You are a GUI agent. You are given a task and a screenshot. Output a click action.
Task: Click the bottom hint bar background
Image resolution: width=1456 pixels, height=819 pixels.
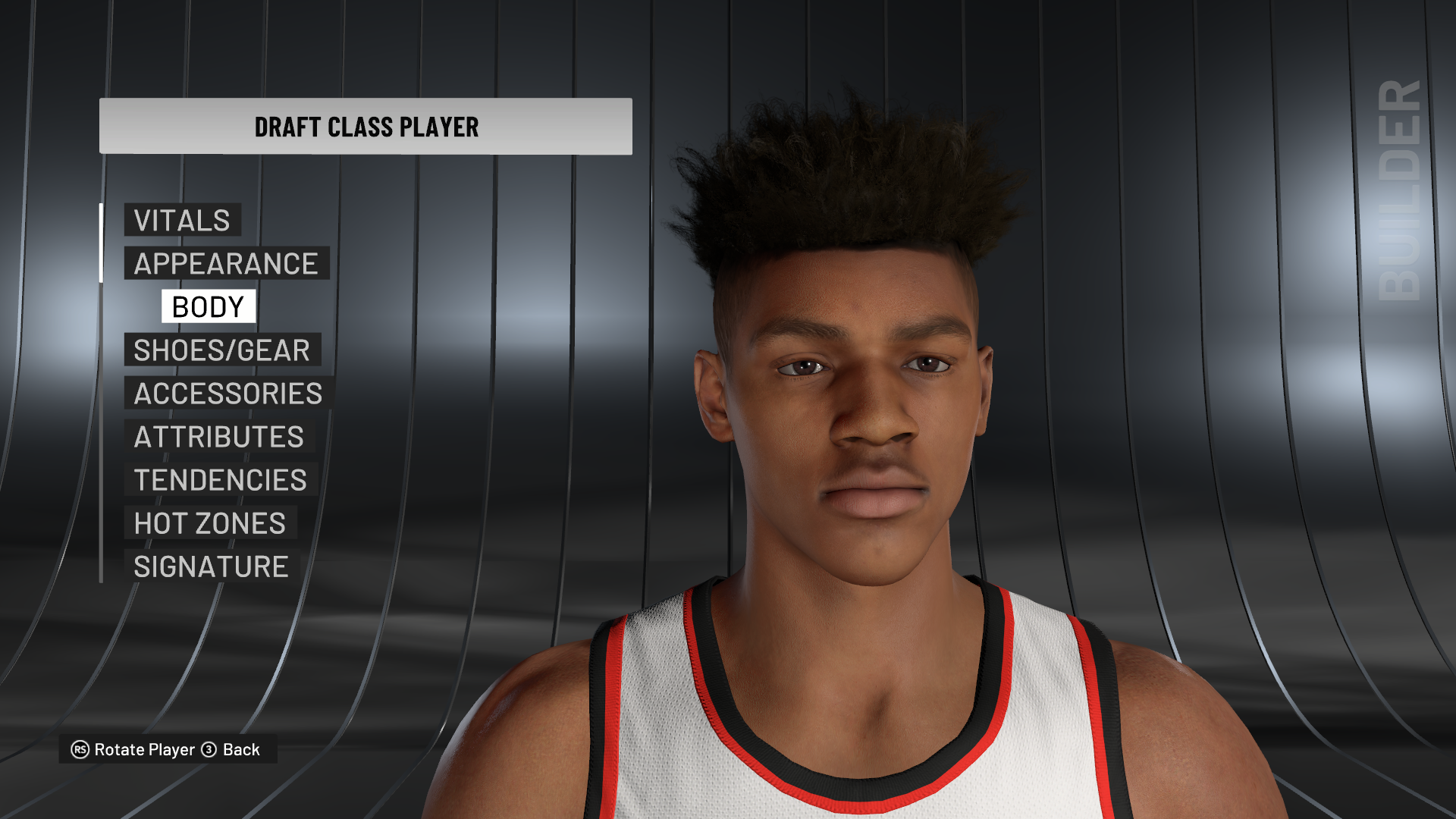click(165, 749)
